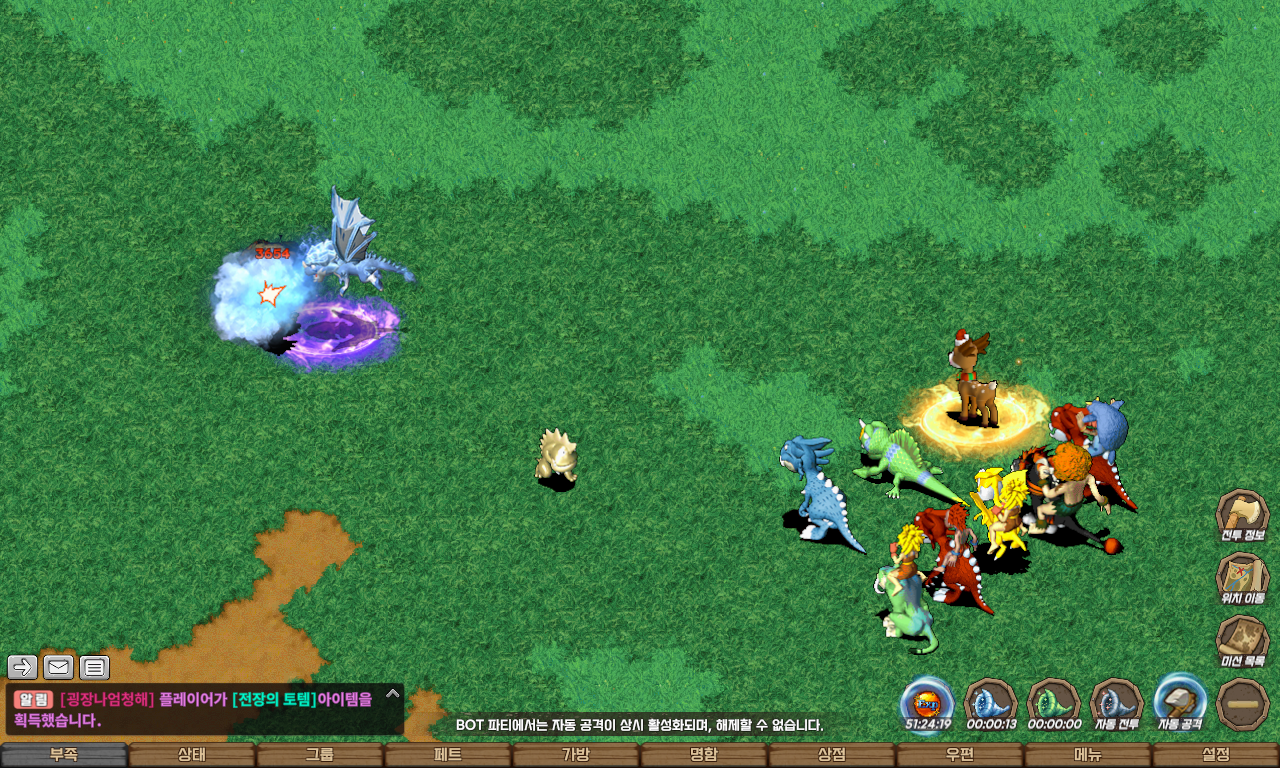Image resolution: width=1280 pixels, height=768 pixels.
Task: Open the 명함 (name card) menu
Action: 704,755
